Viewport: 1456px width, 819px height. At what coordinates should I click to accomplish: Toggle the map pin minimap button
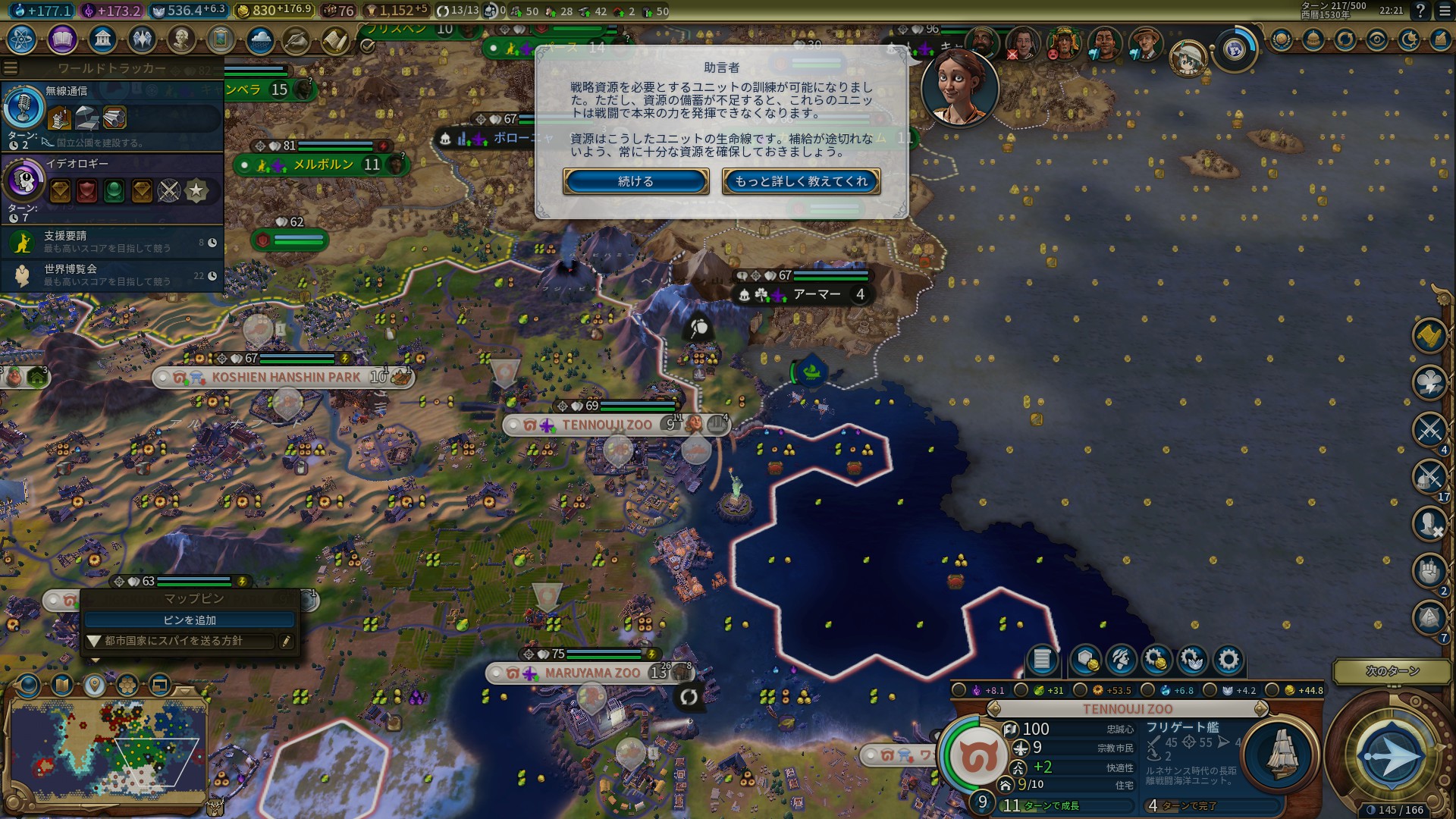94,686
